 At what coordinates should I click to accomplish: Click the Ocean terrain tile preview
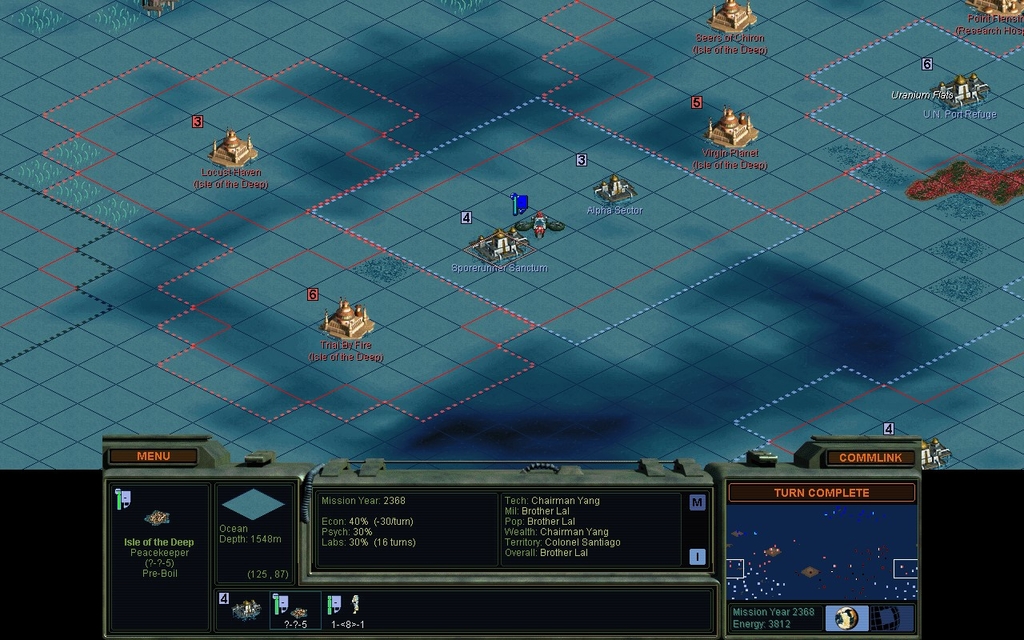click(253, 505)
